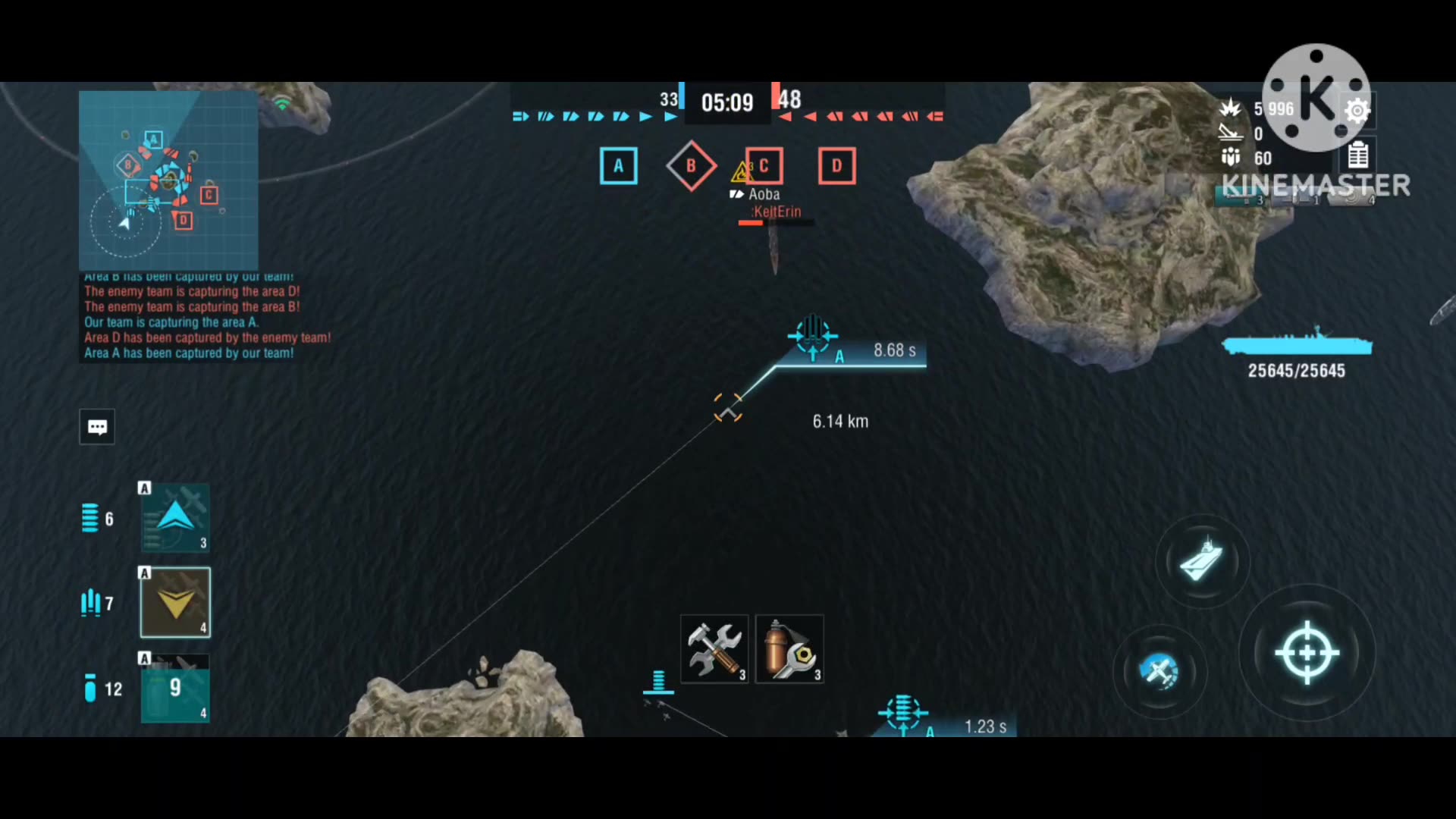
Task: Activate the repair hammer-and-wrench consumable
Action: pos(714,648)
